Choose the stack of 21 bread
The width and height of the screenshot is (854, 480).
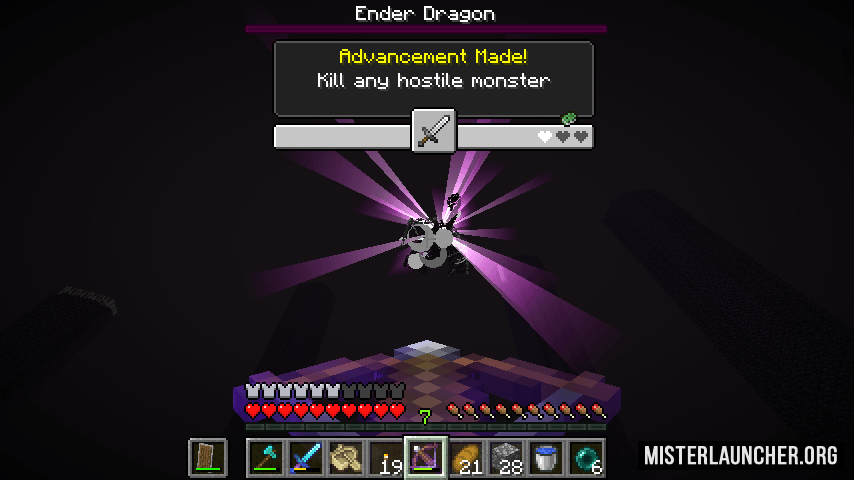(x=466, y=457)
